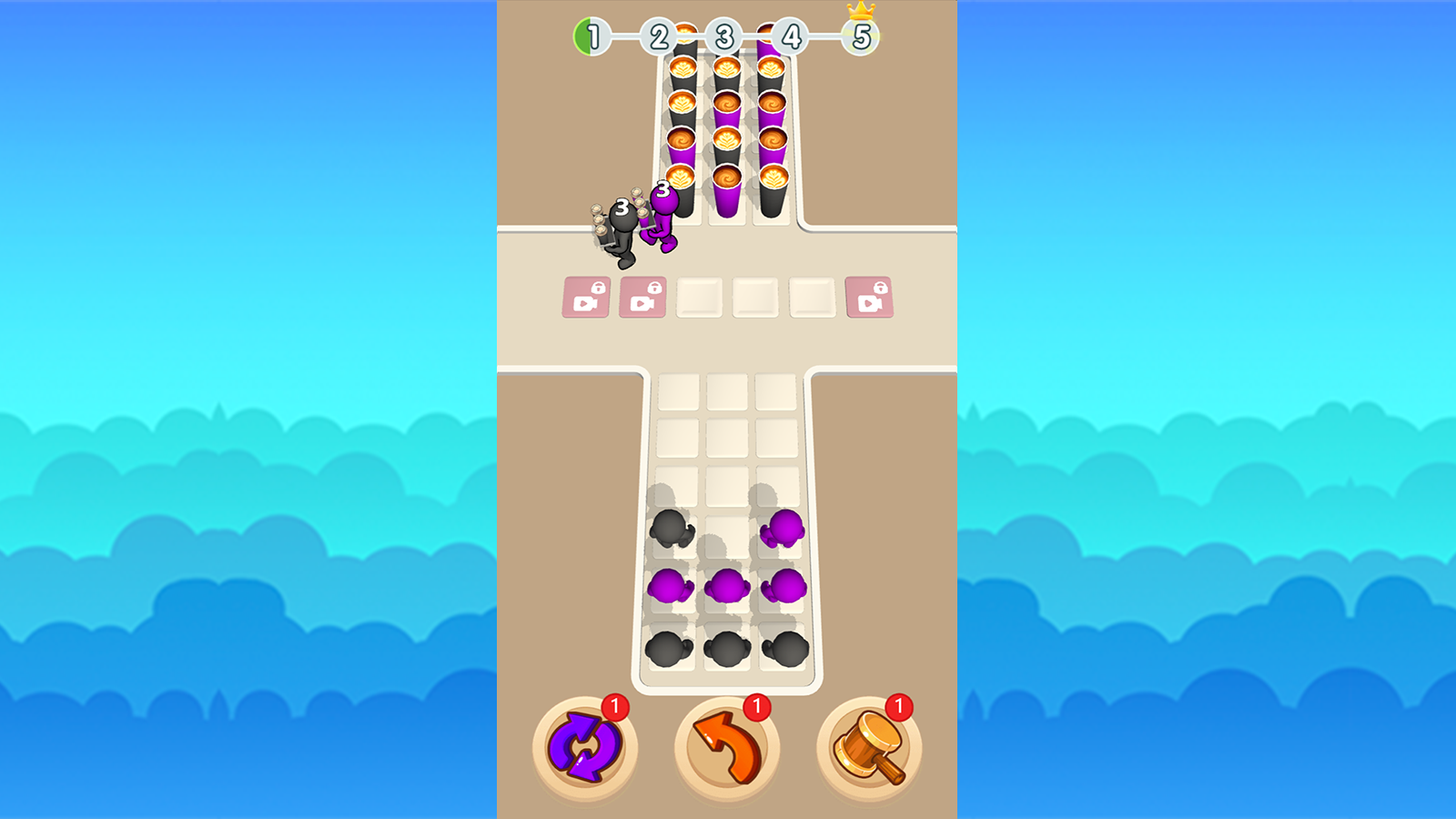This screenshot has width=1456, height=819.
Task: Tap level node 3 in the progress tracker
Action: [x=725, y=37]
